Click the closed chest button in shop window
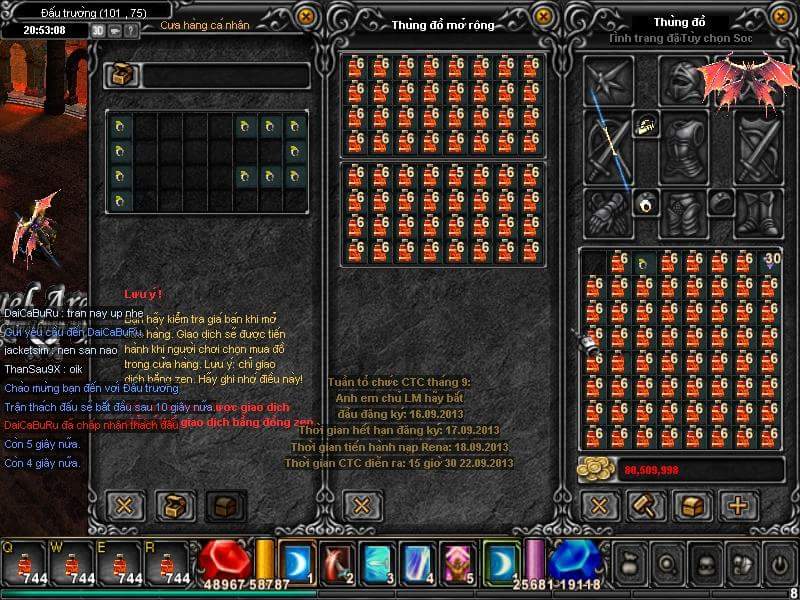Viewport: 800px width, 600px height. coord(225,505)
